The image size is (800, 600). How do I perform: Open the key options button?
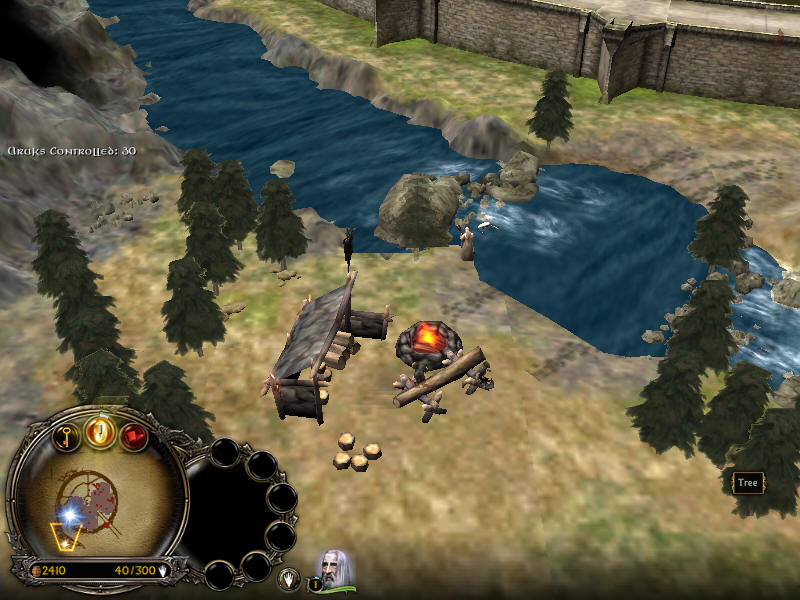coord(66,436)
